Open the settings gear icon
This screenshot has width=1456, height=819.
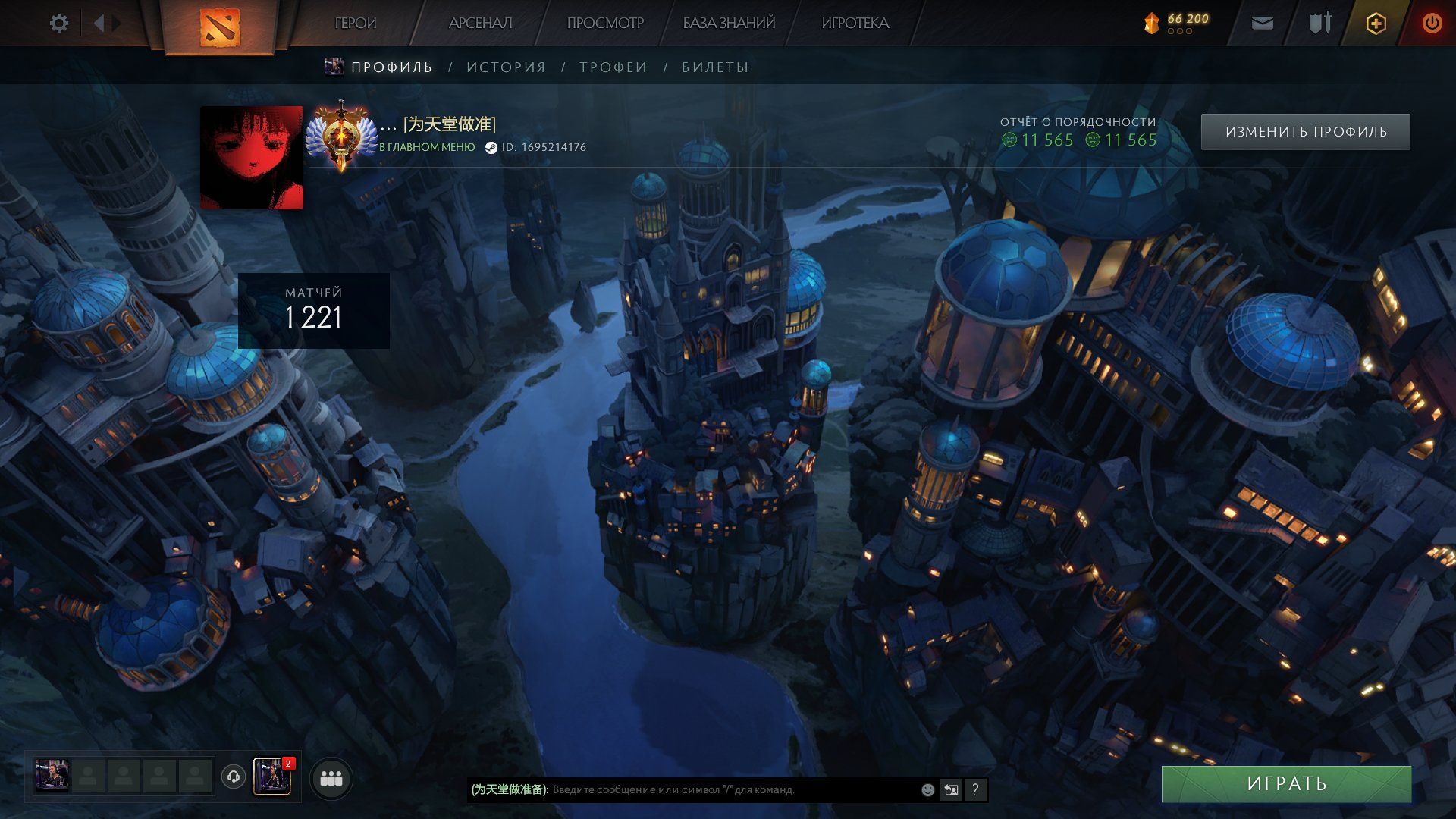coord(58,24)
